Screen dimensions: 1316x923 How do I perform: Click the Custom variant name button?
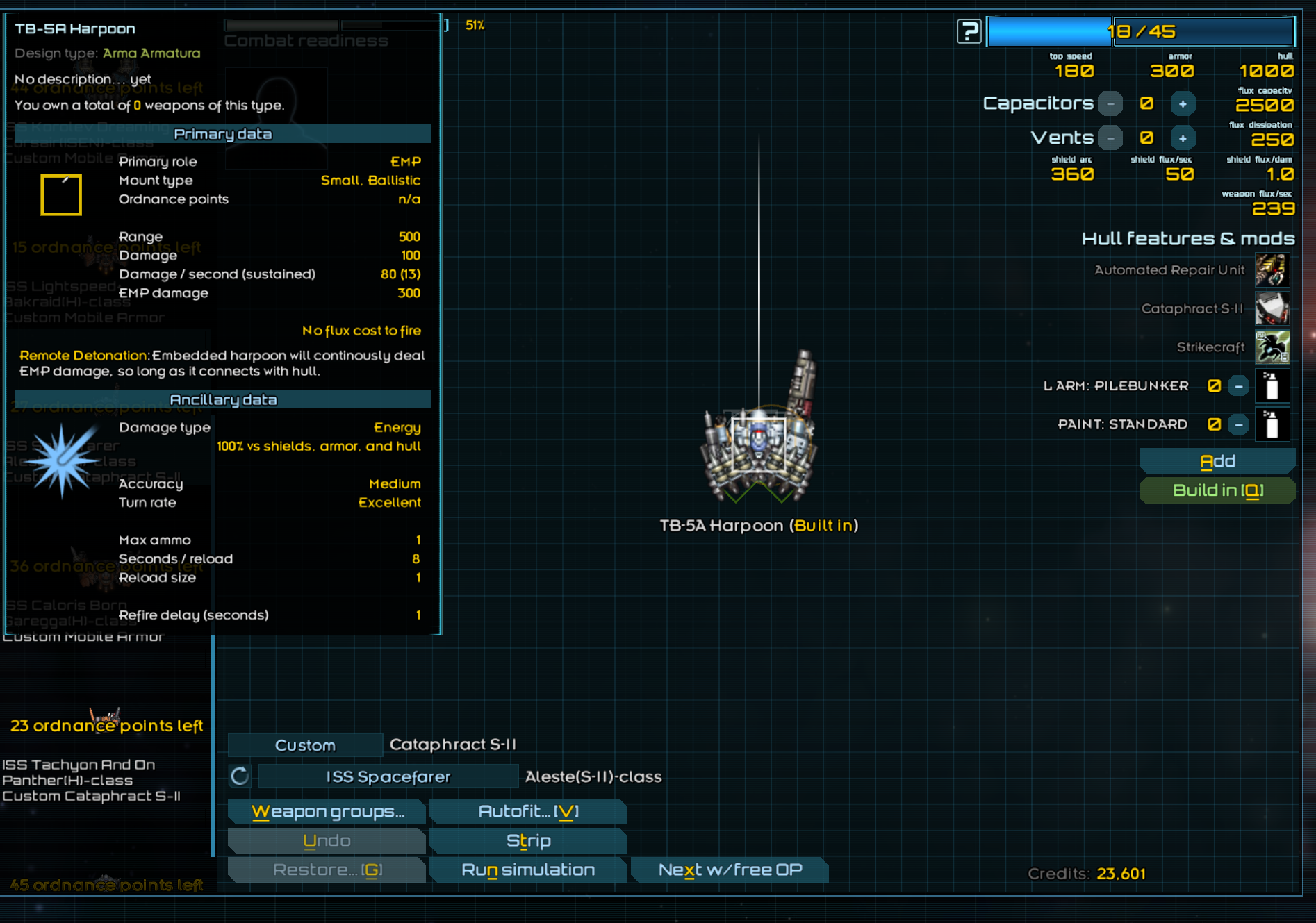[305, 745]
